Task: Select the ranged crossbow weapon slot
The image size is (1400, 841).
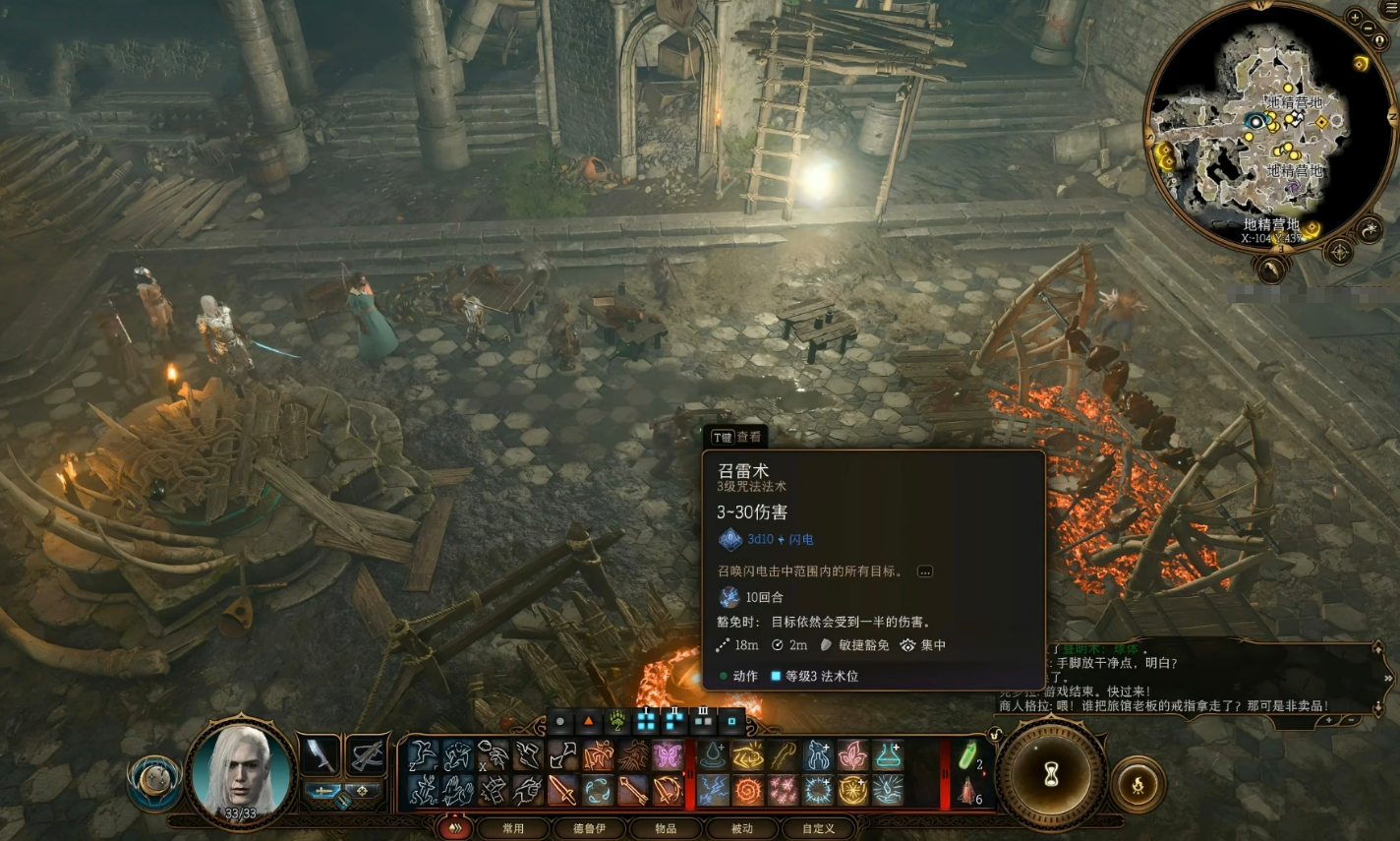Action: point(366,755)
